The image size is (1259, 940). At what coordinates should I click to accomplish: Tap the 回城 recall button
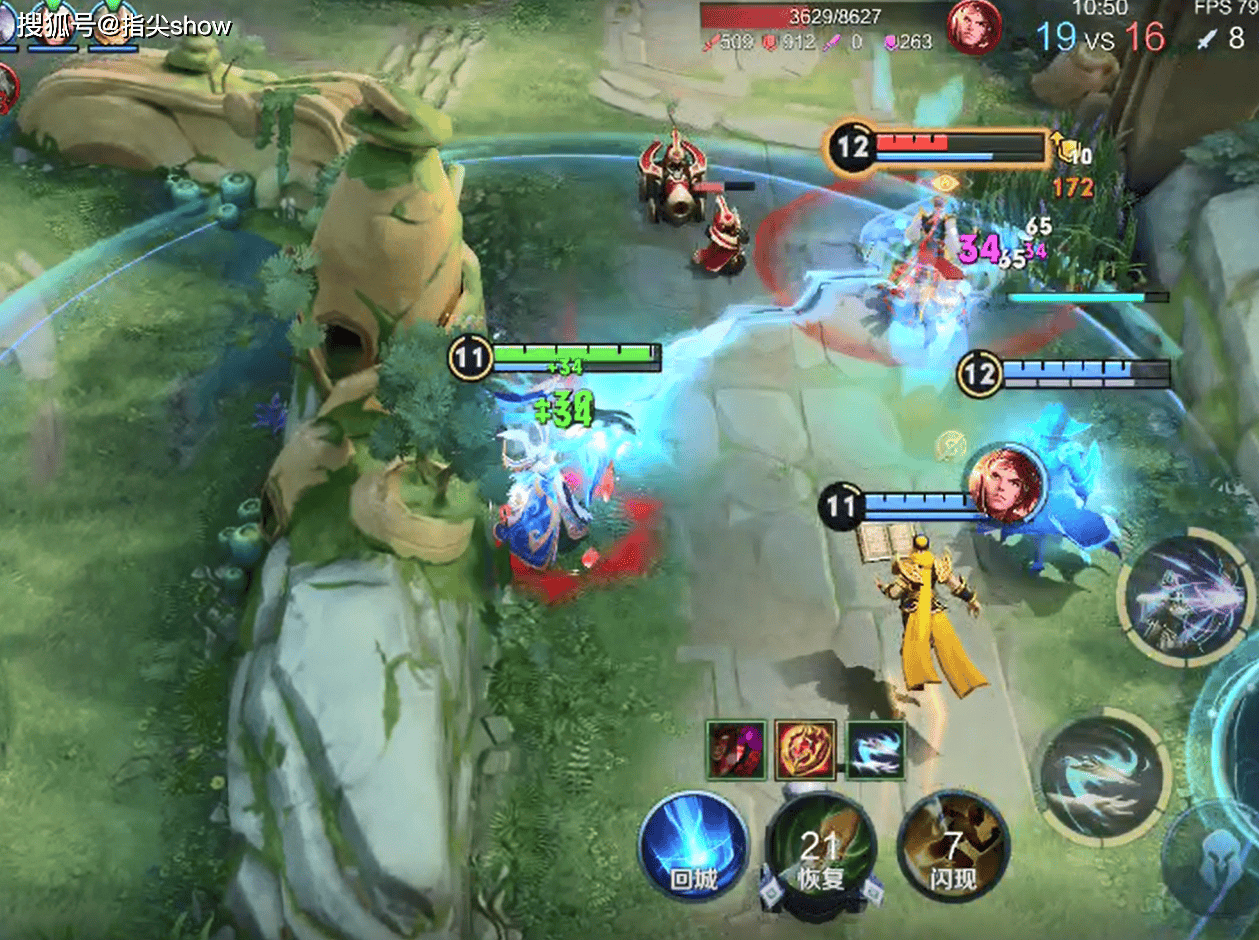[x=694, y=846]
